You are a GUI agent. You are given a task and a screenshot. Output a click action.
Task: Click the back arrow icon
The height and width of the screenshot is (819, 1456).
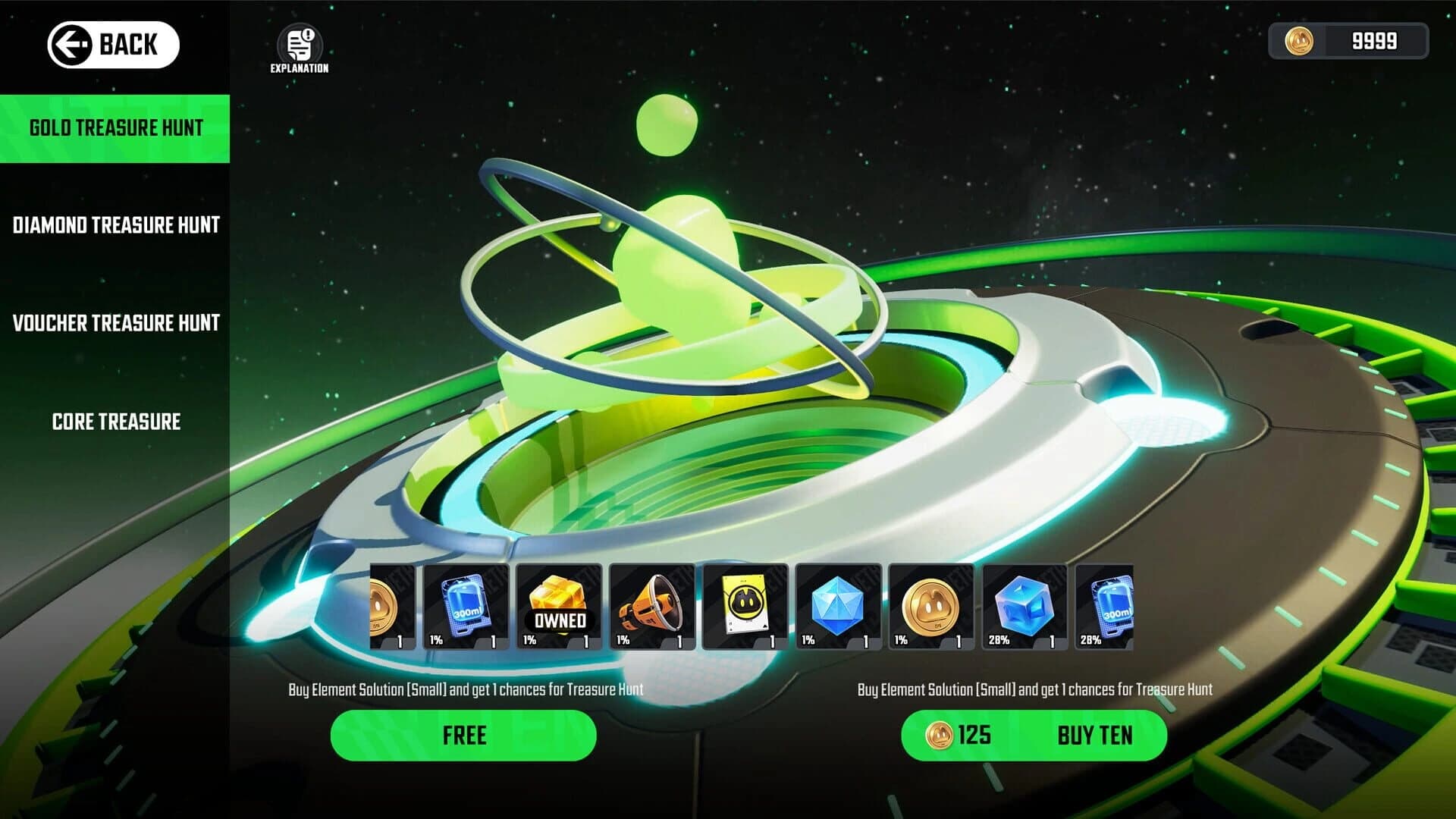71,44
